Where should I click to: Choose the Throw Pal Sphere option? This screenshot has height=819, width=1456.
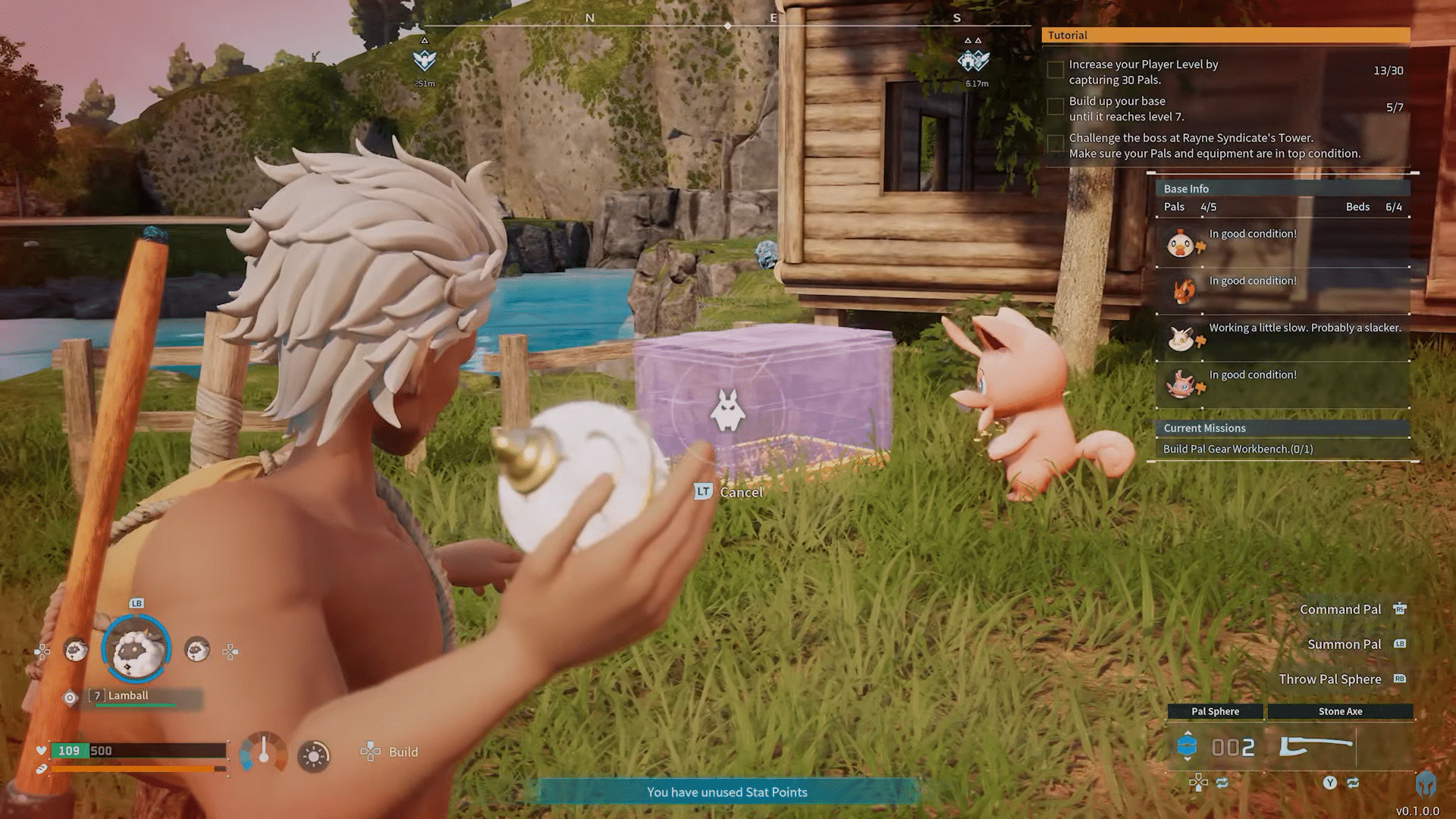pyautogui.click(x=1329, y=679)
